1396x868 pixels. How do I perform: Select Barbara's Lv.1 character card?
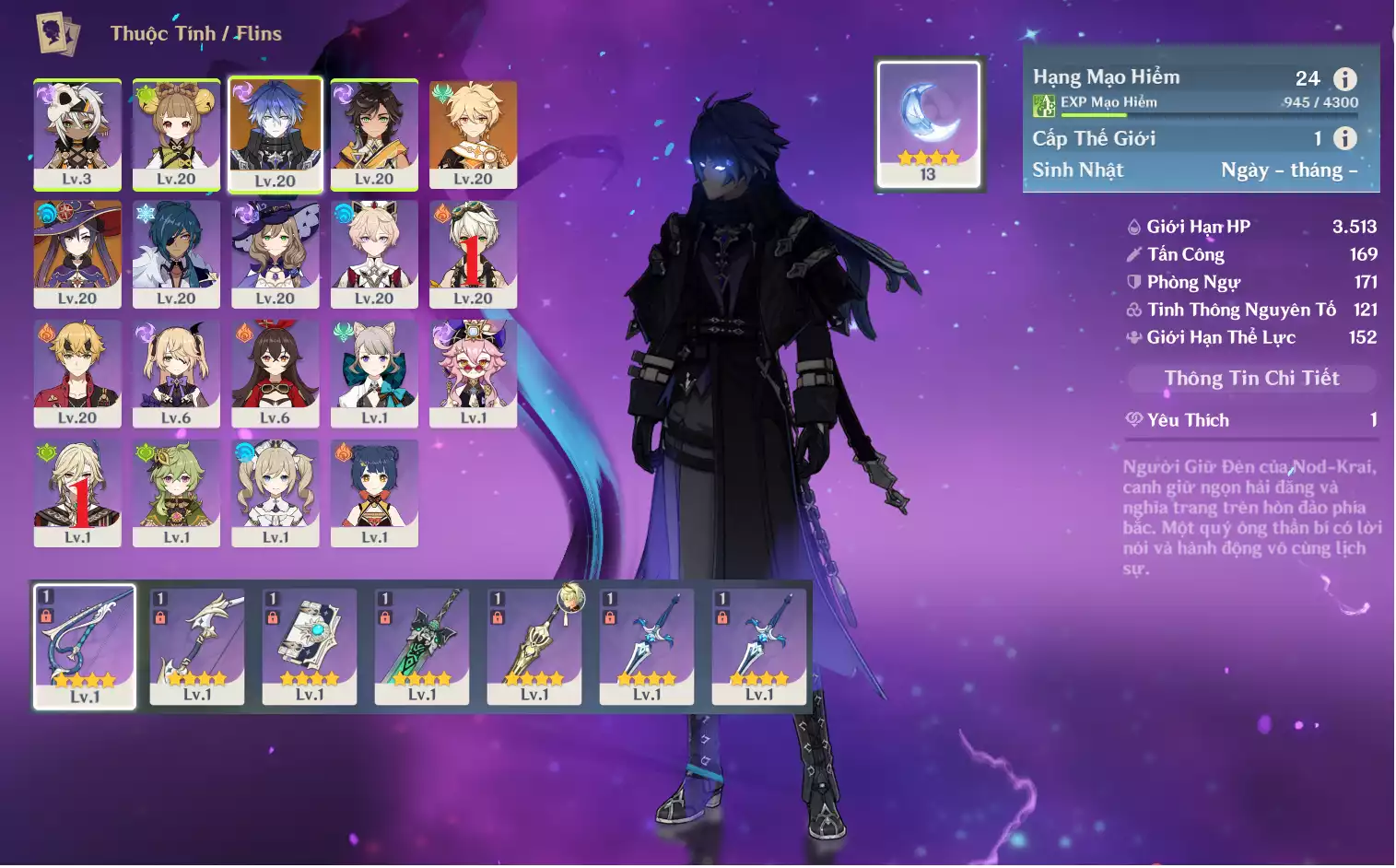[275, 493]
